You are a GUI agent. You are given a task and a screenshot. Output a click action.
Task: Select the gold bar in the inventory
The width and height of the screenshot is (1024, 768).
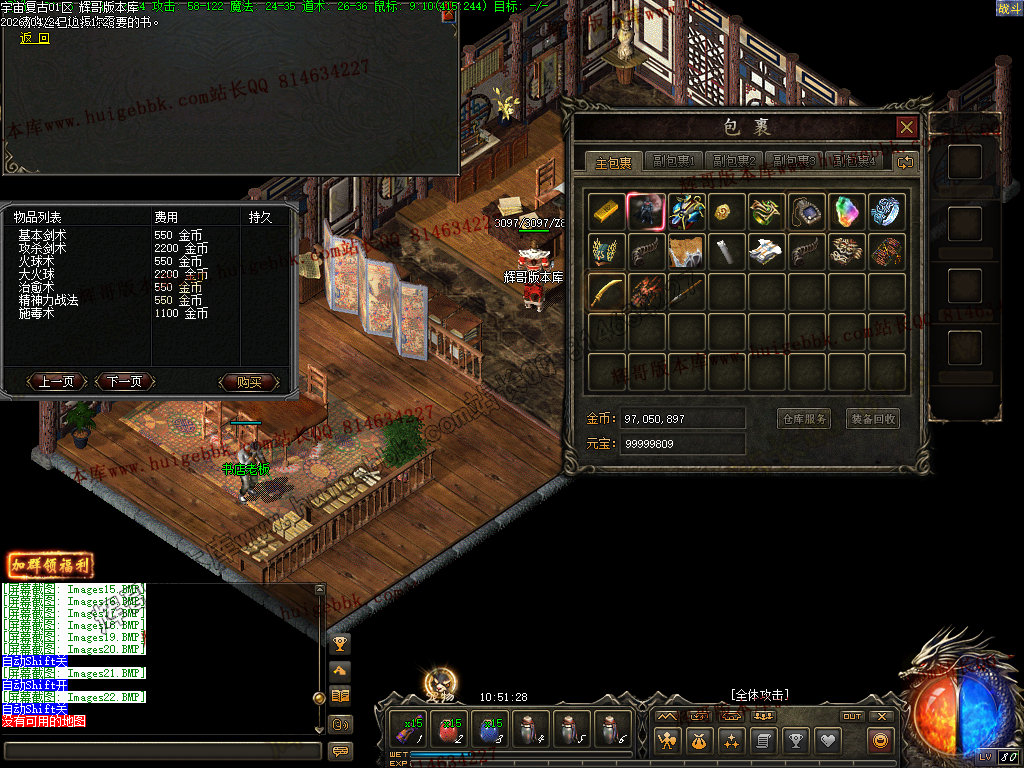(606, 211)
